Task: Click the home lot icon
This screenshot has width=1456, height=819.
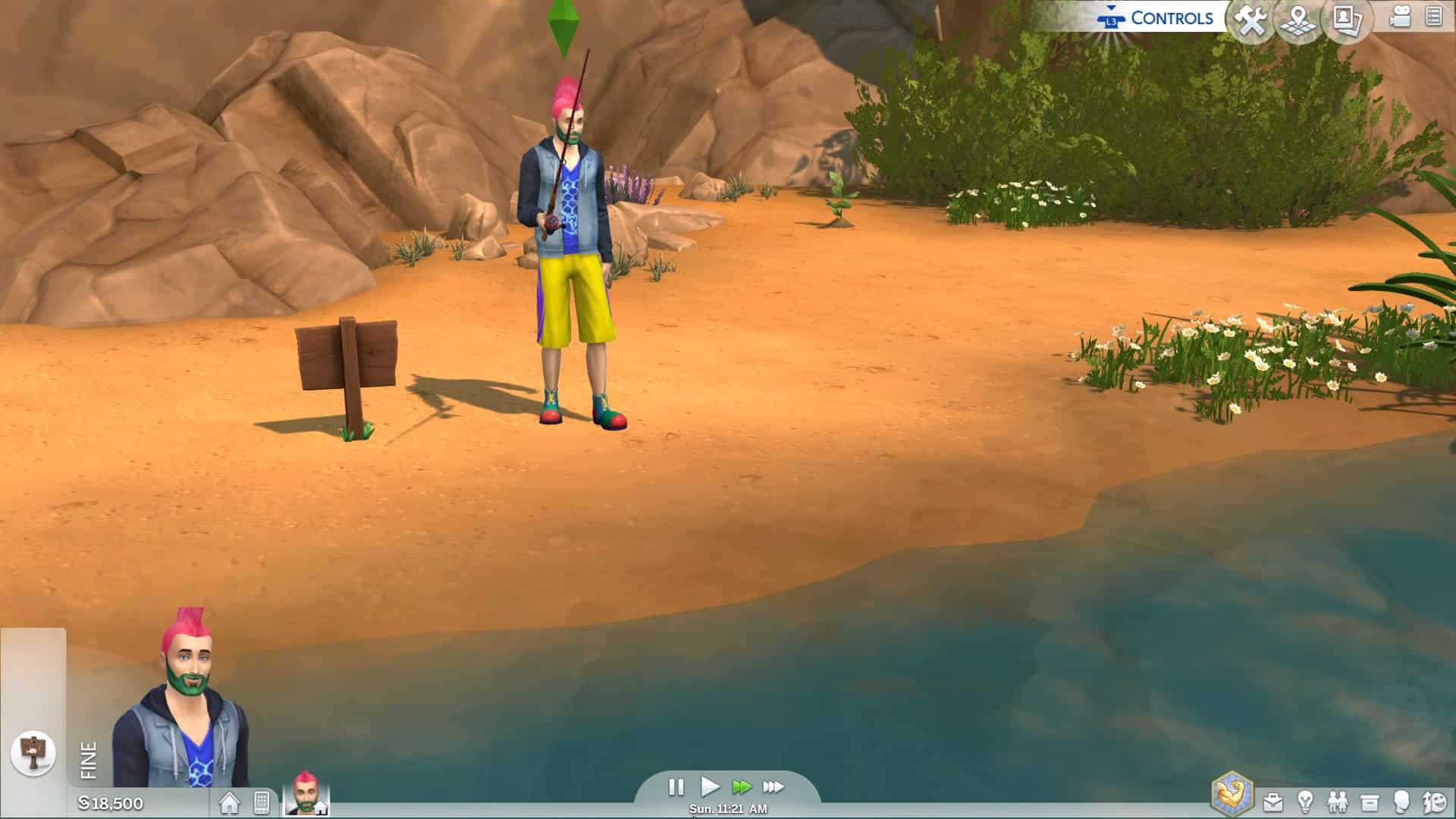Action: (229, 802)
